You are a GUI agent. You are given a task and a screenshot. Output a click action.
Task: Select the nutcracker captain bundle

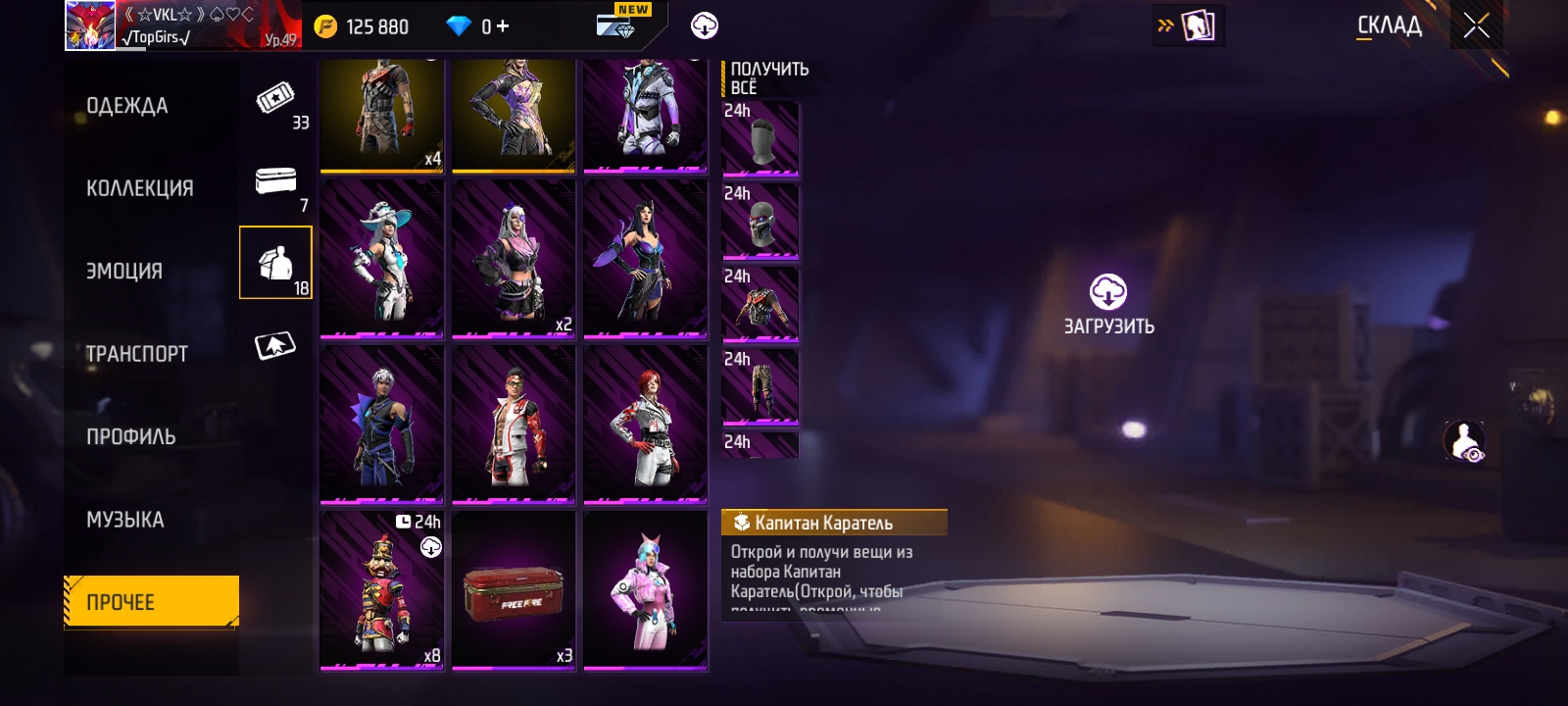coord(381,591)
